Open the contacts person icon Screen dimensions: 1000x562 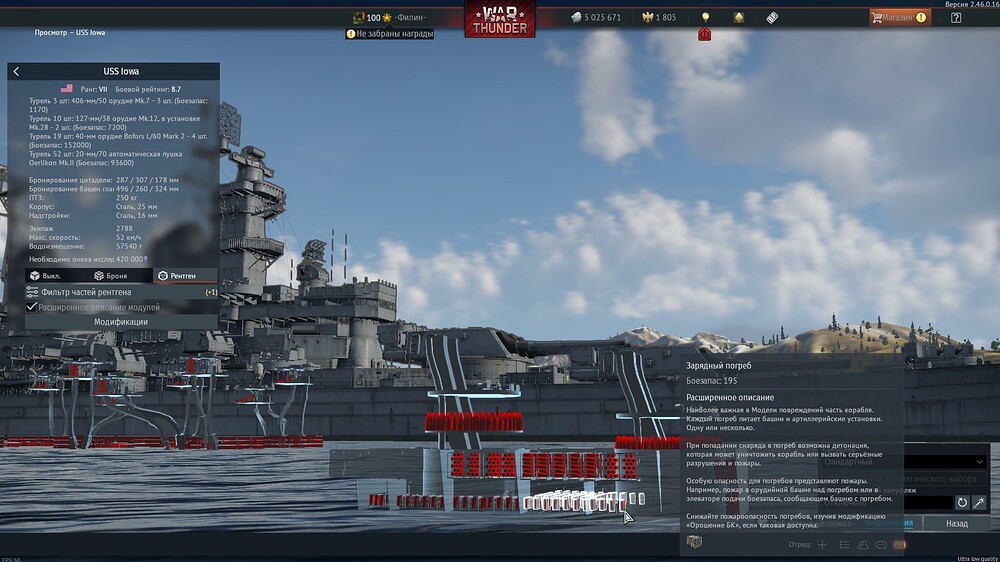coord(862,545)
